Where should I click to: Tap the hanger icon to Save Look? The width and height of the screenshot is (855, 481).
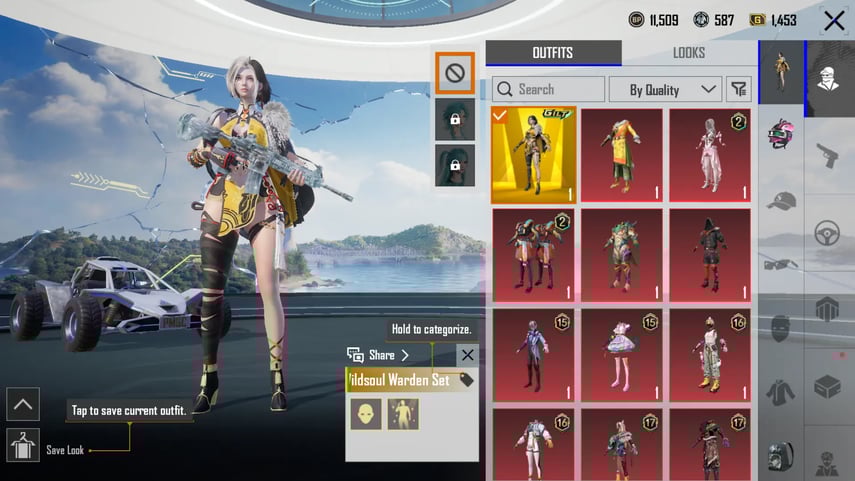click(x=23, y=444)
